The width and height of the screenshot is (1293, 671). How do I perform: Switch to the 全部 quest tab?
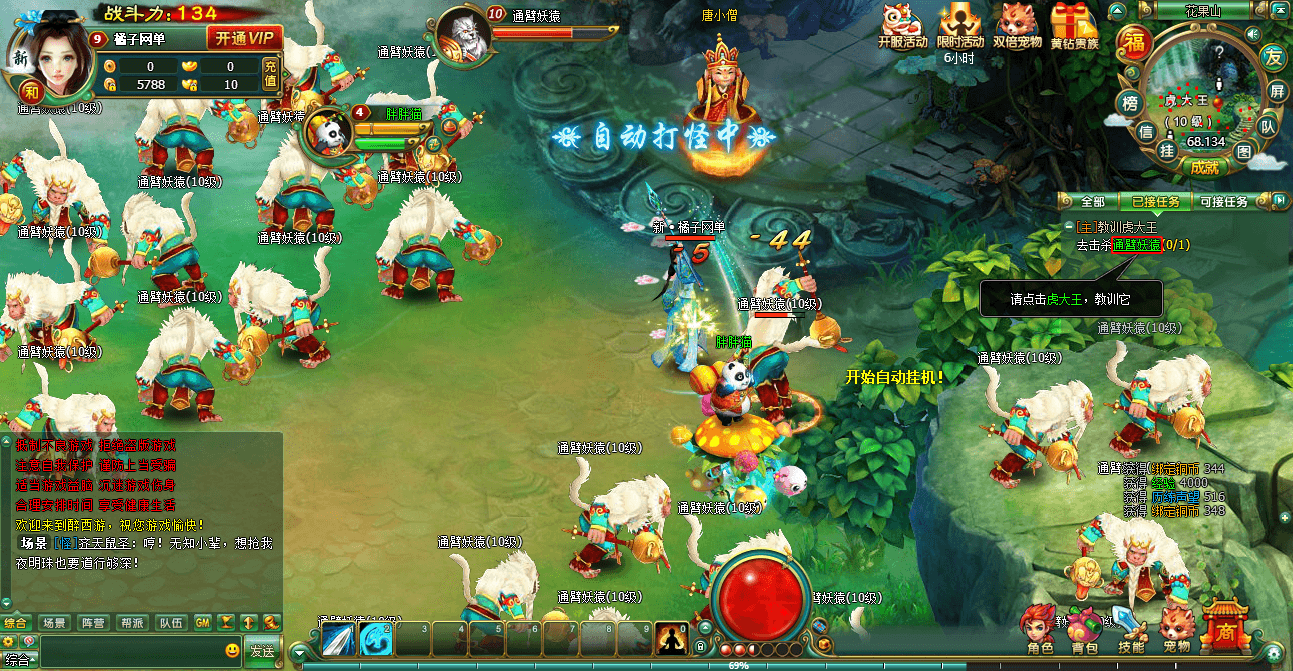coord(1093,202)
